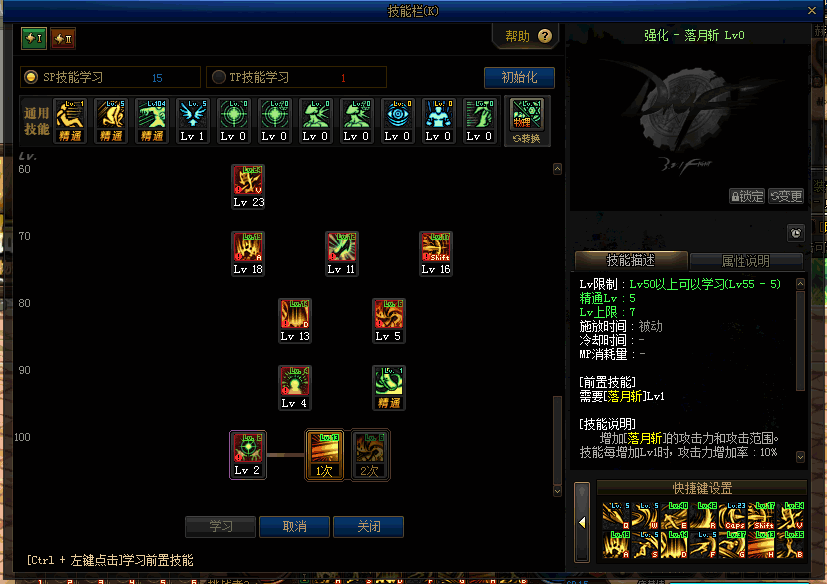
Task: Select the skill icon labeled Lv 23
Action: (248, 181)
